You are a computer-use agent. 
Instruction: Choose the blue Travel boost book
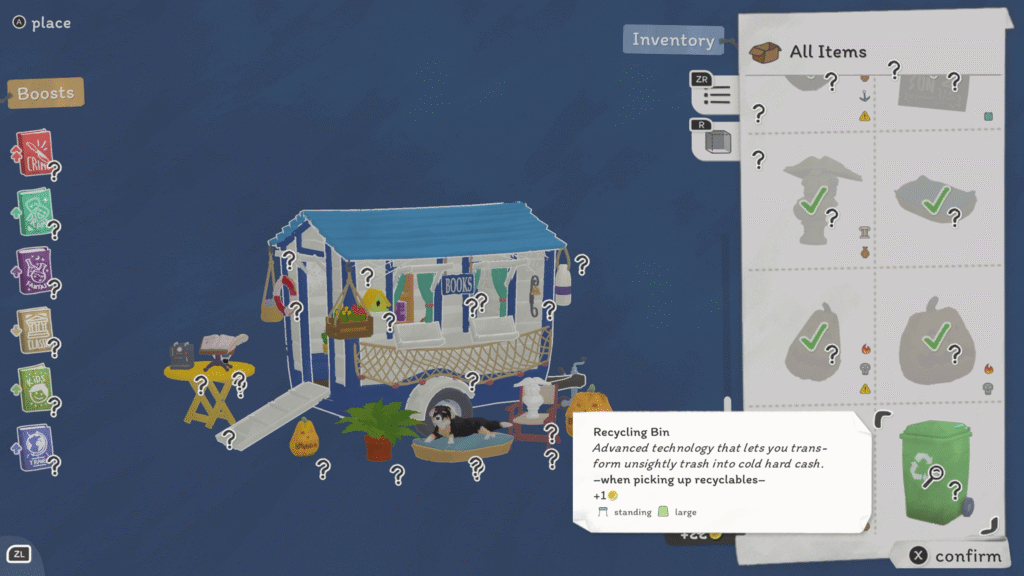tap(34, 446)
